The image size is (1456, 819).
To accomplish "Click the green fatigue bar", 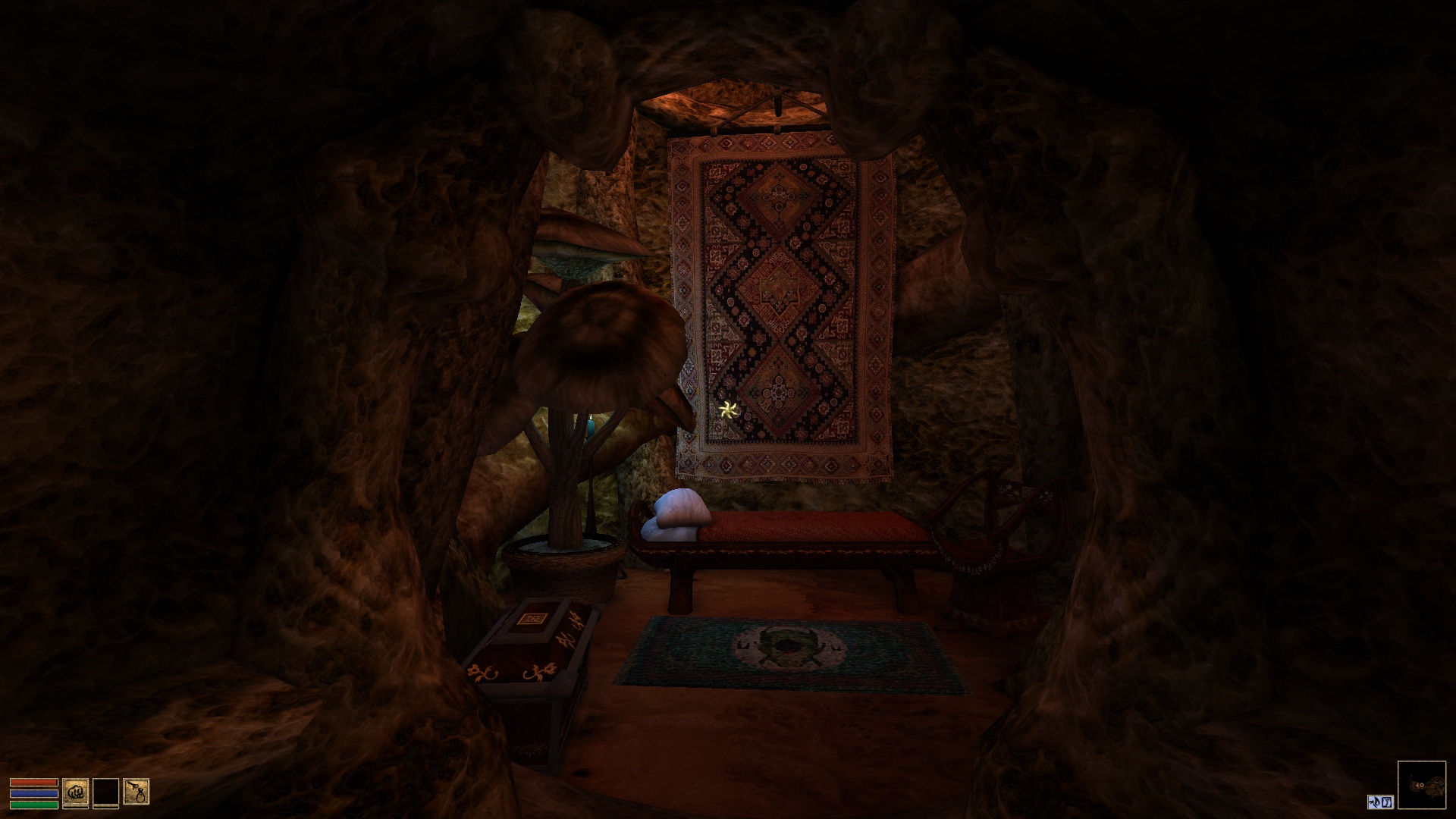I will pos(33,805).
